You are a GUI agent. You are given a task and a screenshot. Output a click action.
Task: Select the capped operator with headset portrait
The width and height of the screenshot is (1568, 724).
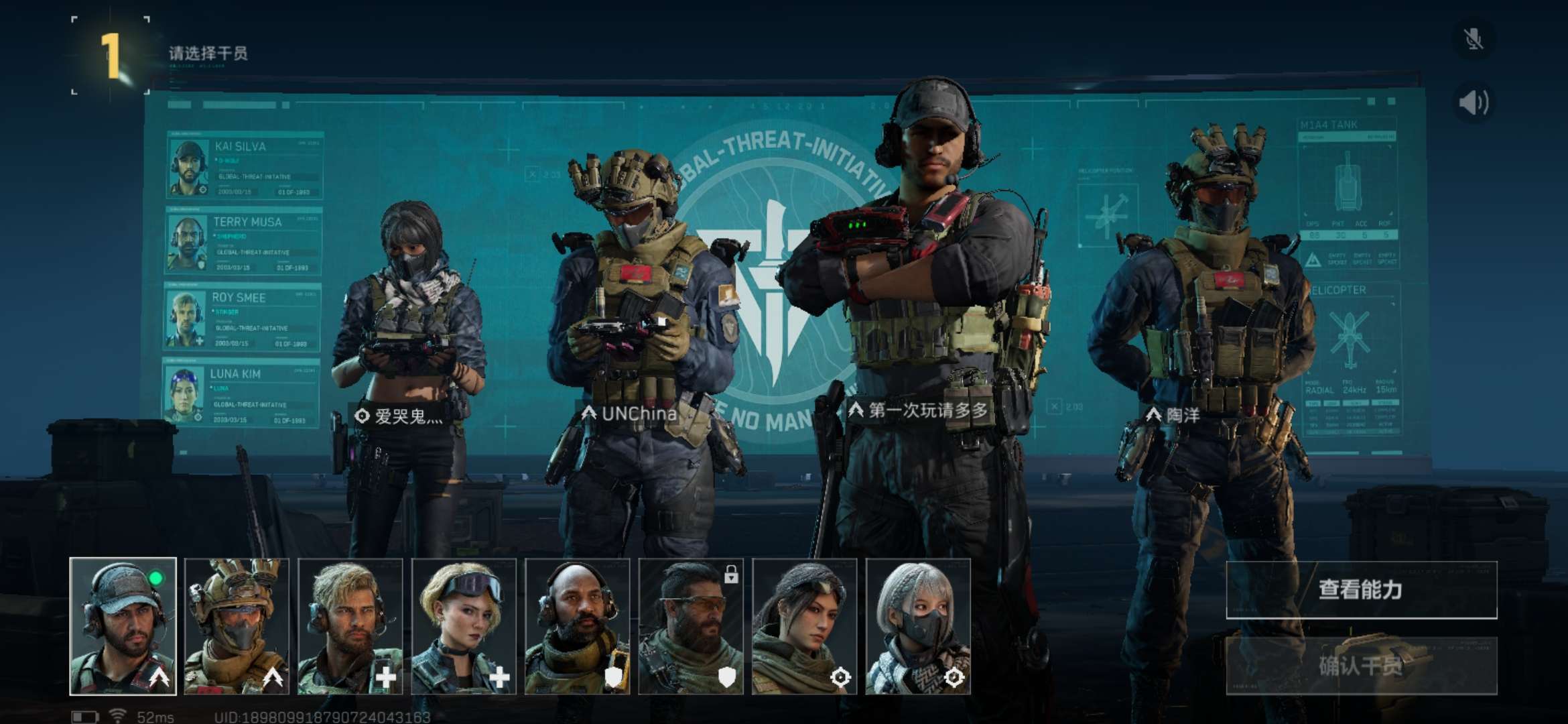[x=123, y=626]
